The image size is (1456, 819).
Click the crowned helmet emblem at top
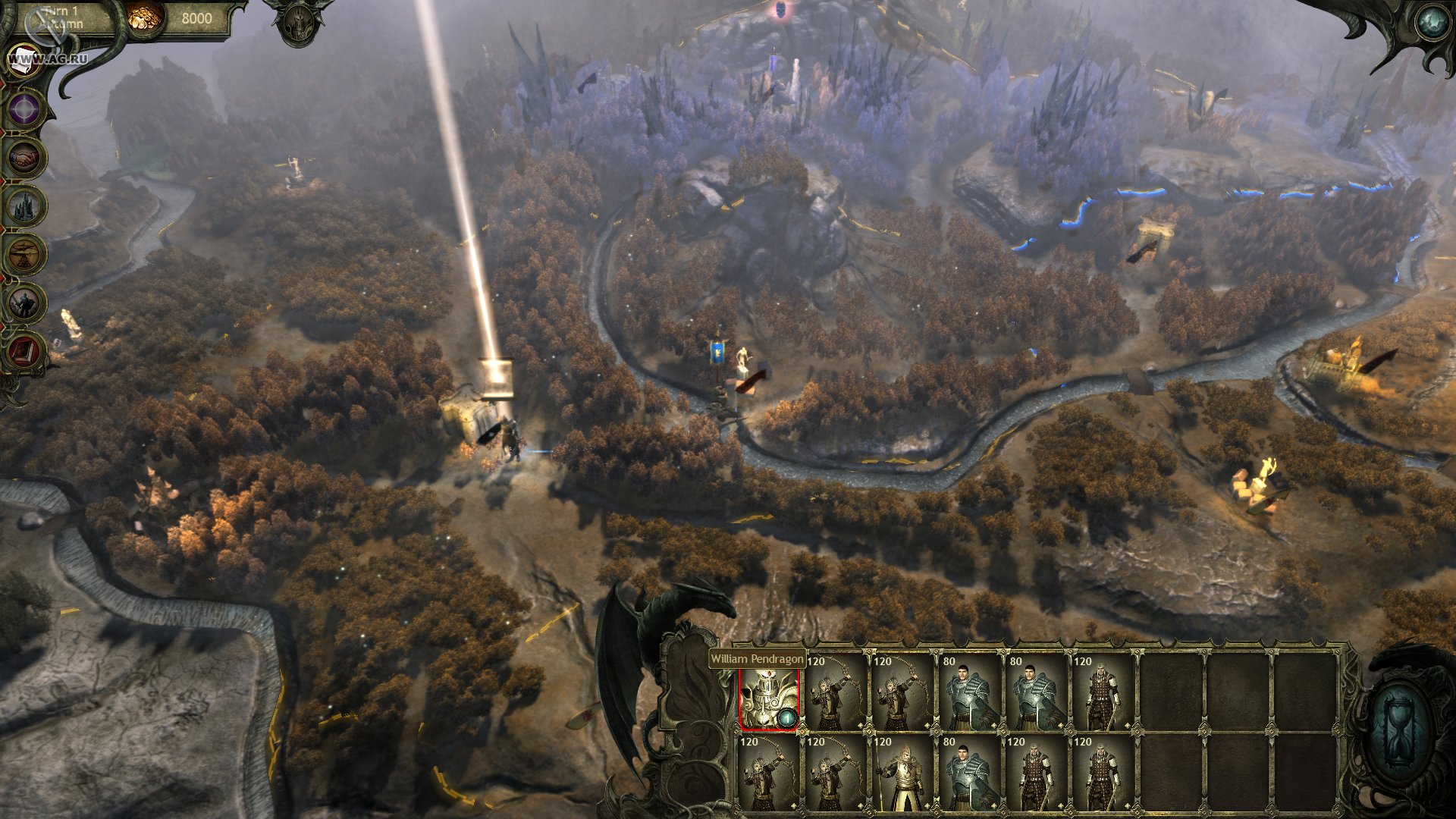tap(298, 23)
